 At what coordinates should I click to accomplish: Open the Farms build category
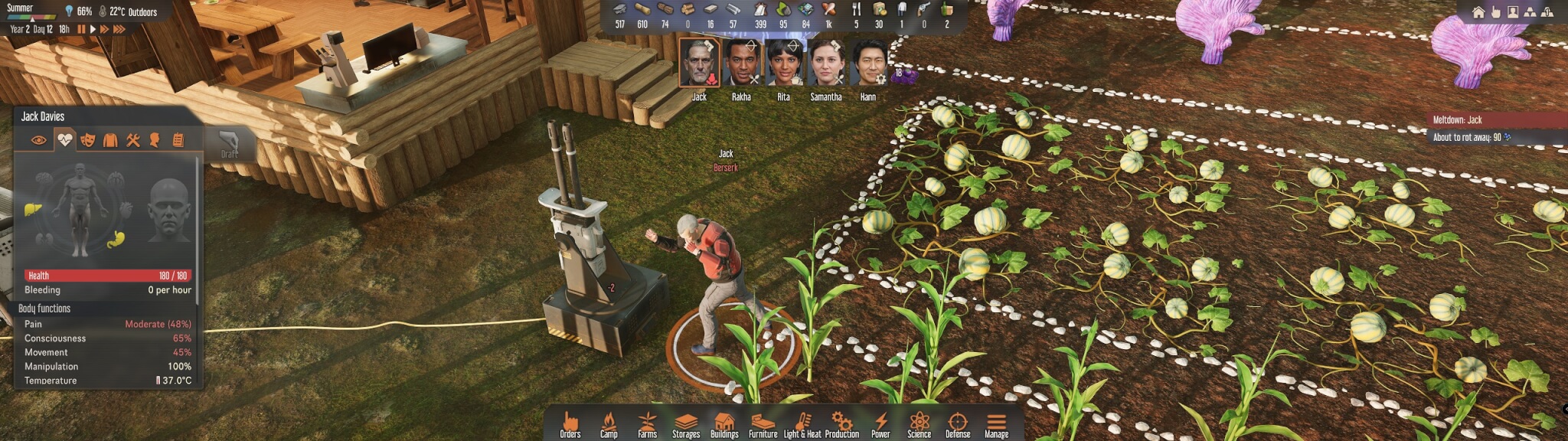point(647,424)
